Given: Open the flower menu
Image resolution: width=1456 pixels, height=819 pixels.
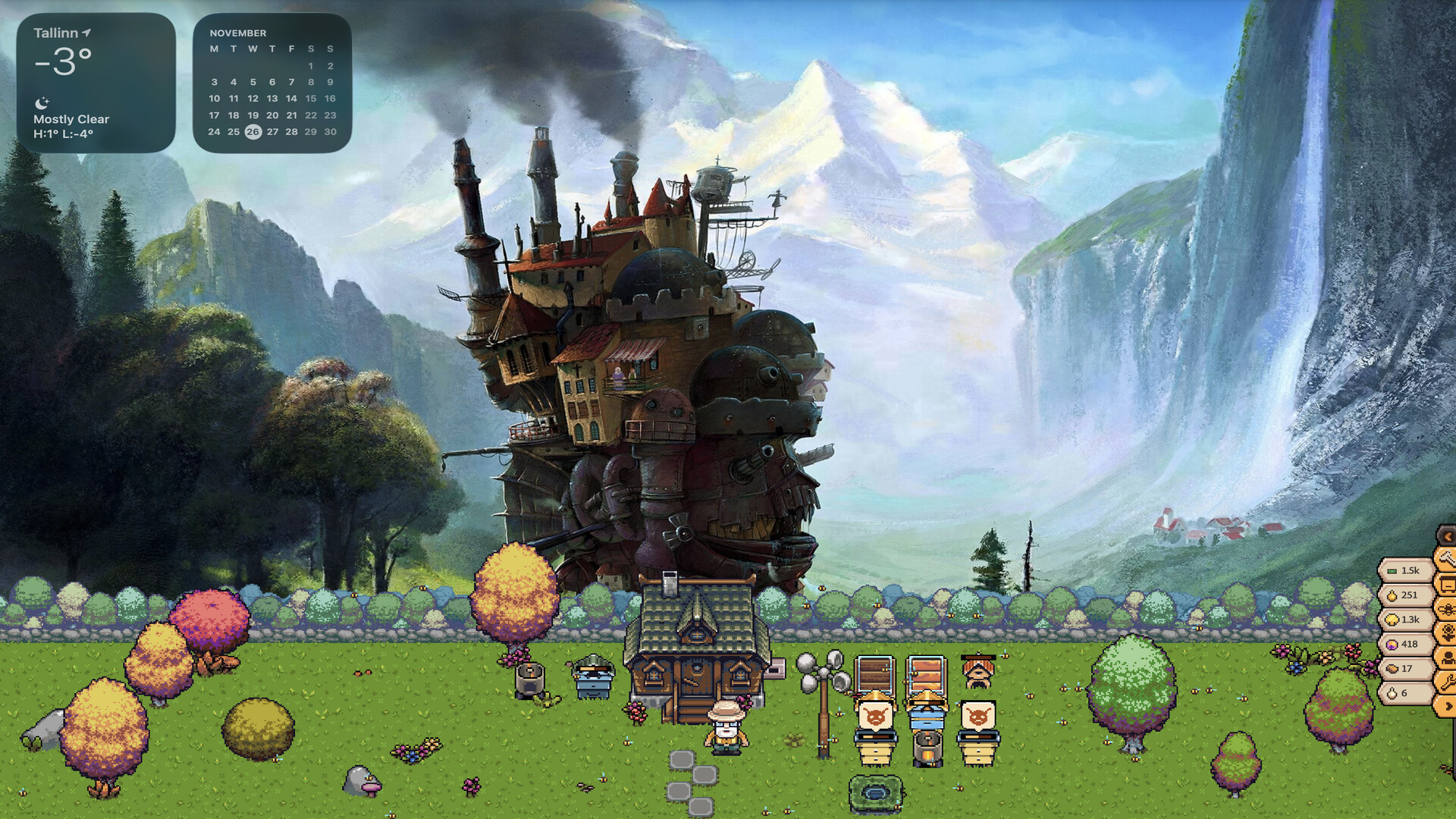Looking at the screenshot, I should coord(1447,633).
